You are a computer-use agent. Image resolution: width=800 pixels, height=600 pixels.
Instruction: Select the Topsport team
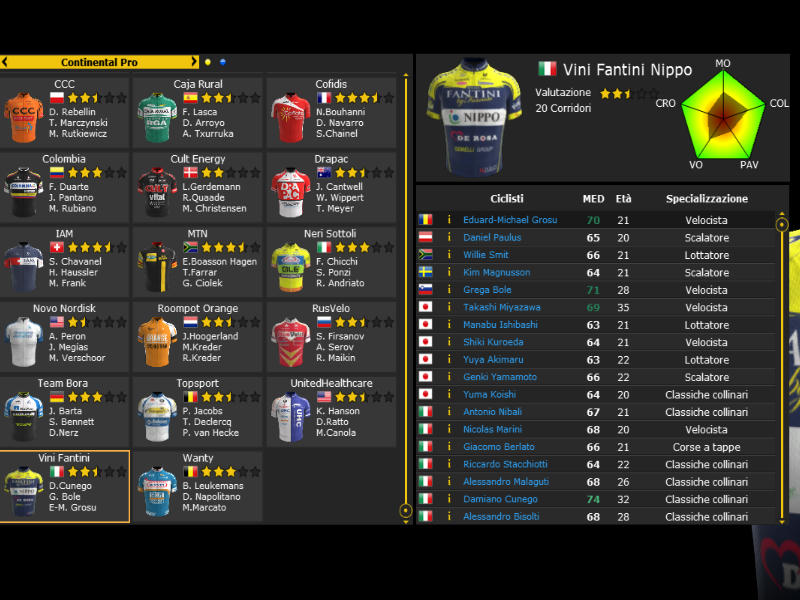(198, 411)
